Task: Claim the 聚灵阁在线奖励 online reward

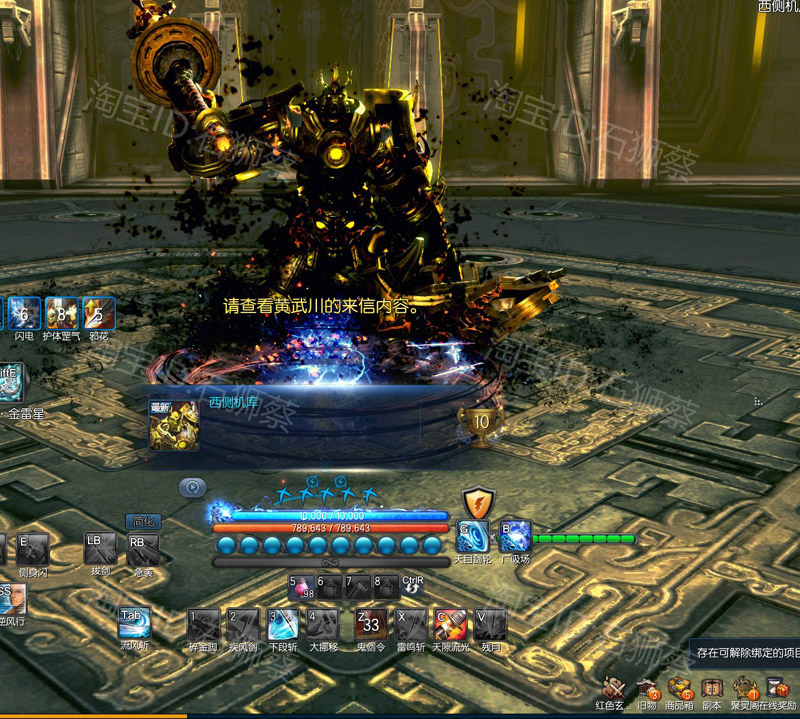Action: pyautogui.click(x=777, y=689)
